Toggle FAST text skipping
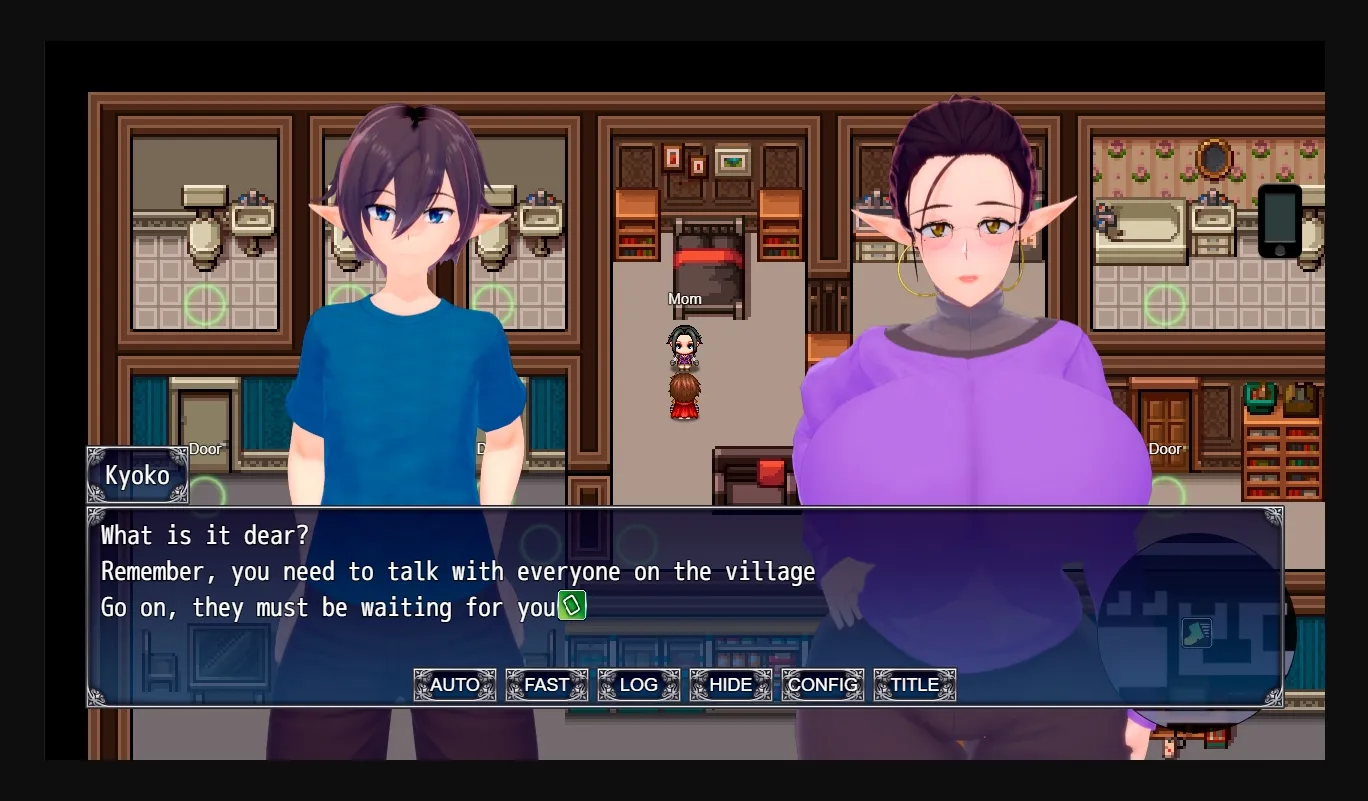 (x=546, y=685)
